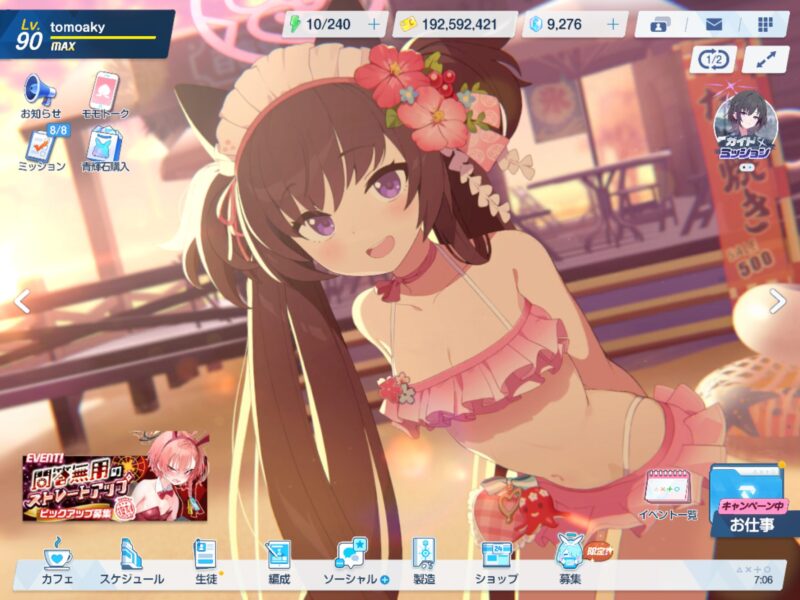Image resolution: width=800 pixels, height=600 pixels.
Task: Open the ミッション missions list
Action: (41, 148)
